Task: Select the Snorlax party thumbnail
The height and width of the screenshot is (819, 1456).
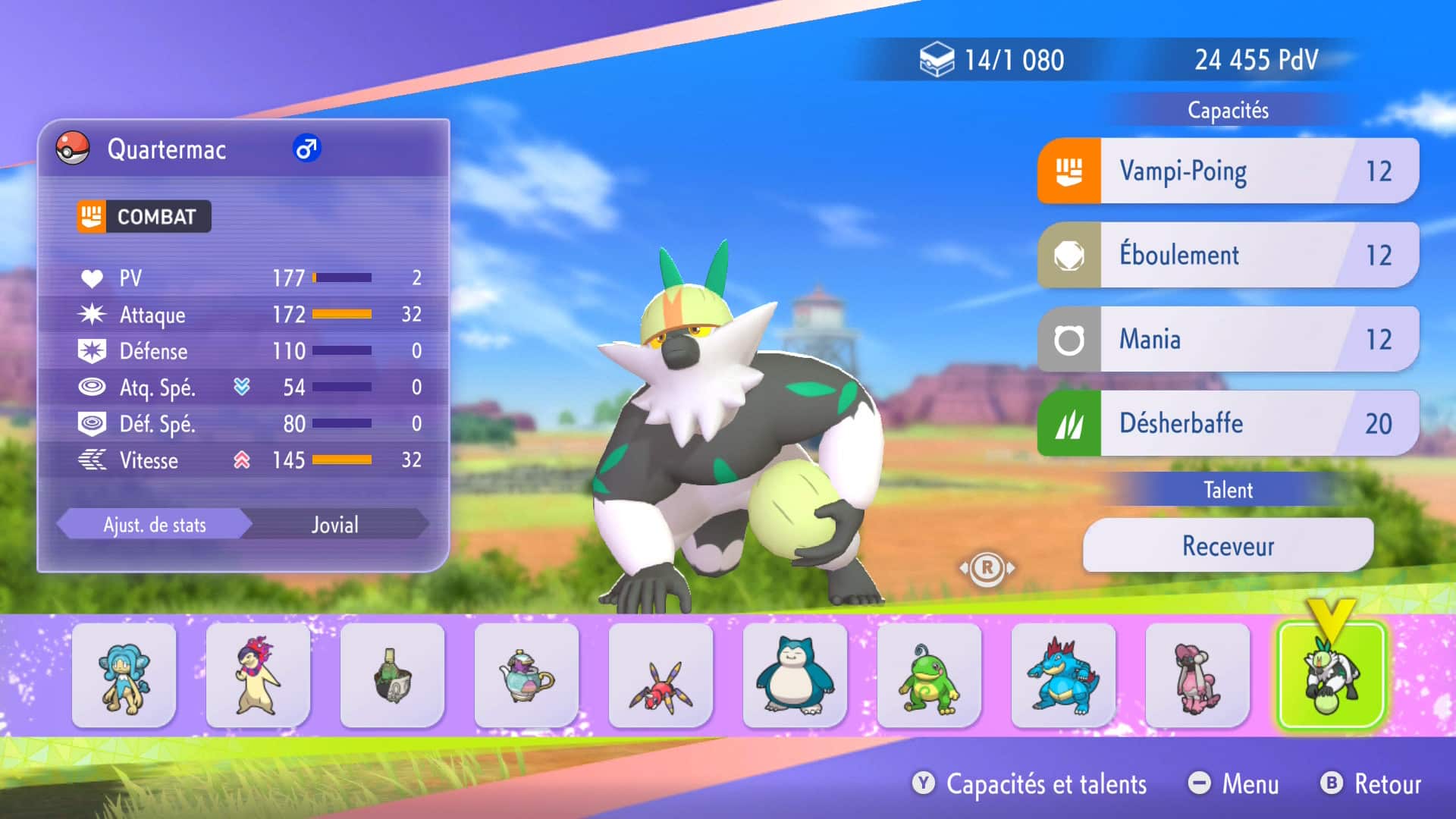Action: [x=795, y=677]
